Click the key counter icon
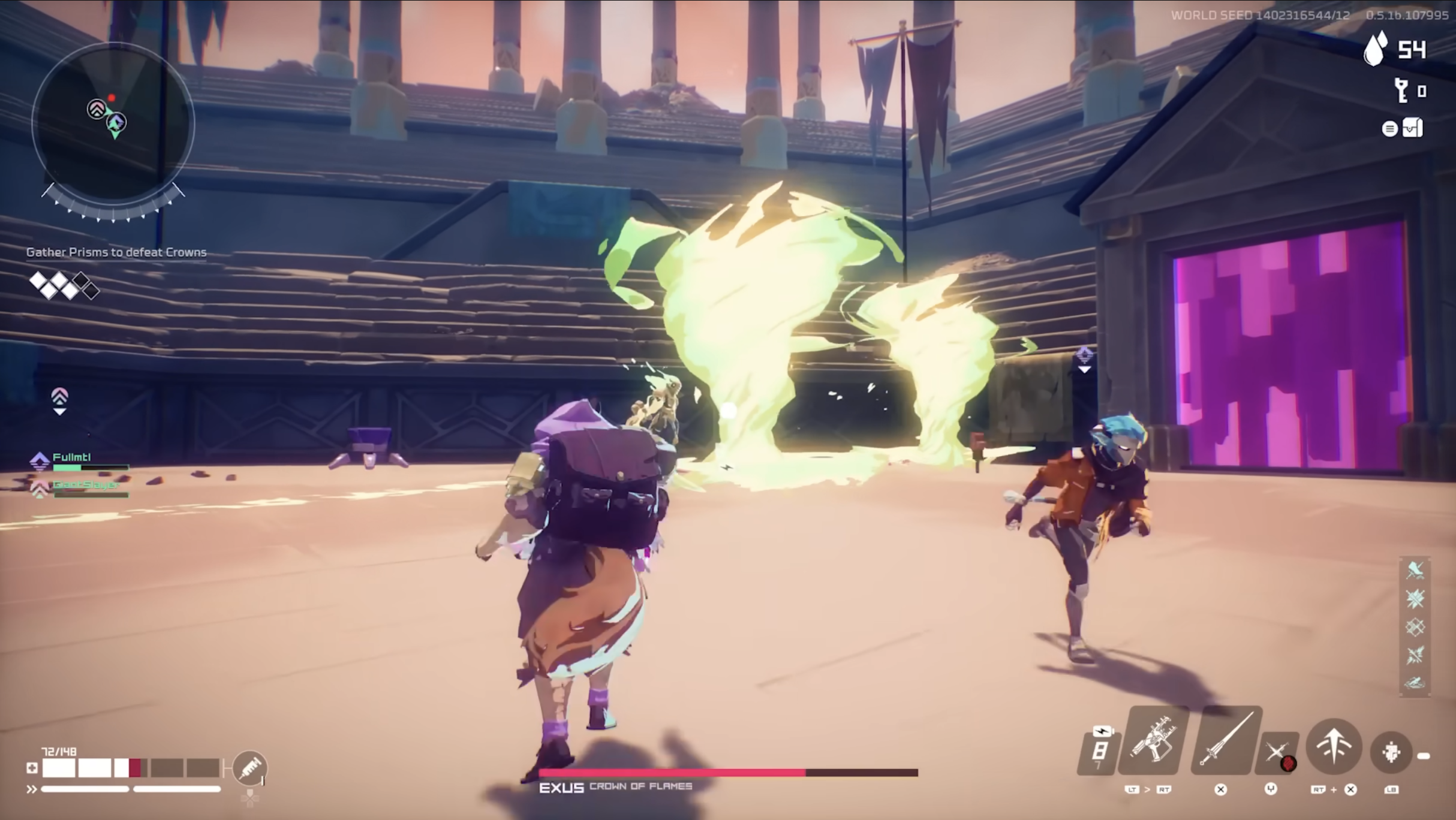The width and height of the screenshot is (1456, 820). pos(1401,91)
